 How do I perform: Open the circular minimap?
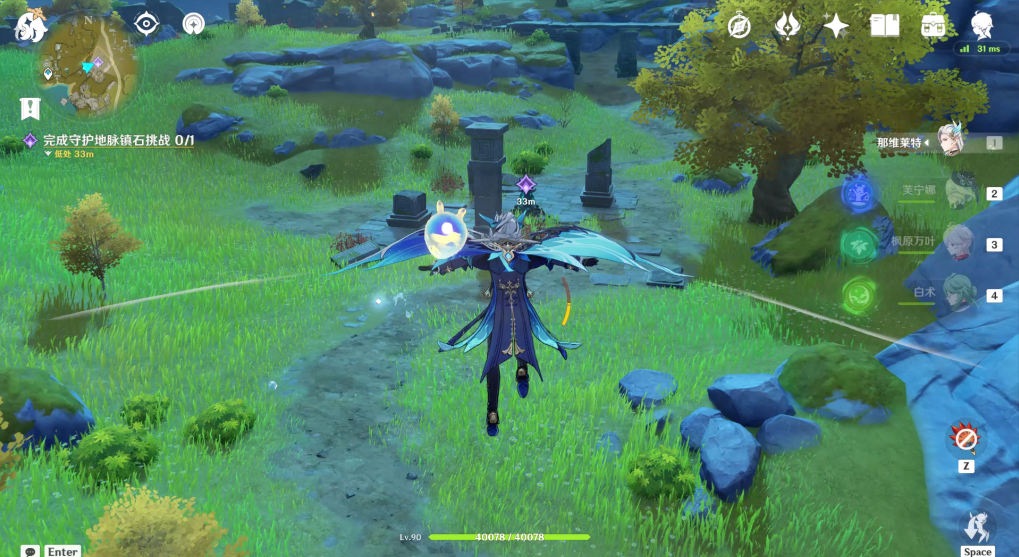tap(89, 66)
